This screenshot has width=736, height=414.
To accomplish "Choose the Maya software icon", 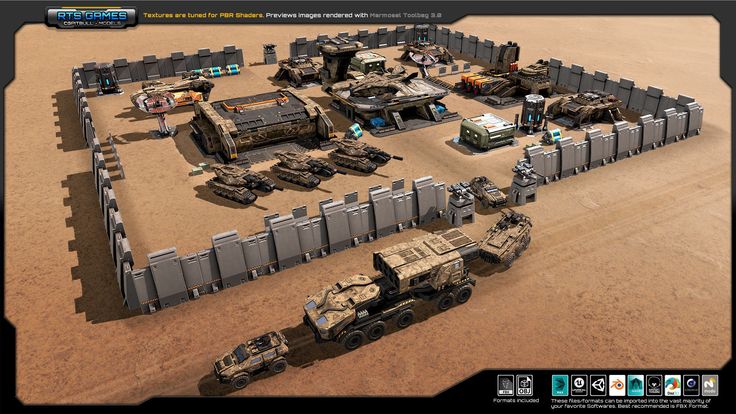I will pos(635,385).
